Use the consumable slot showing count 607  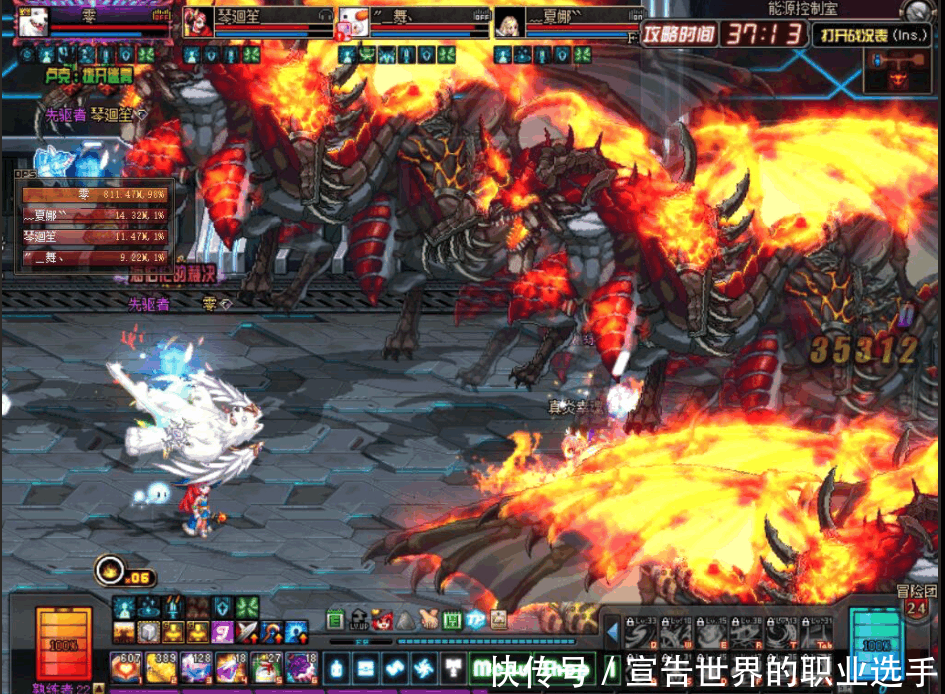[126, 667]
